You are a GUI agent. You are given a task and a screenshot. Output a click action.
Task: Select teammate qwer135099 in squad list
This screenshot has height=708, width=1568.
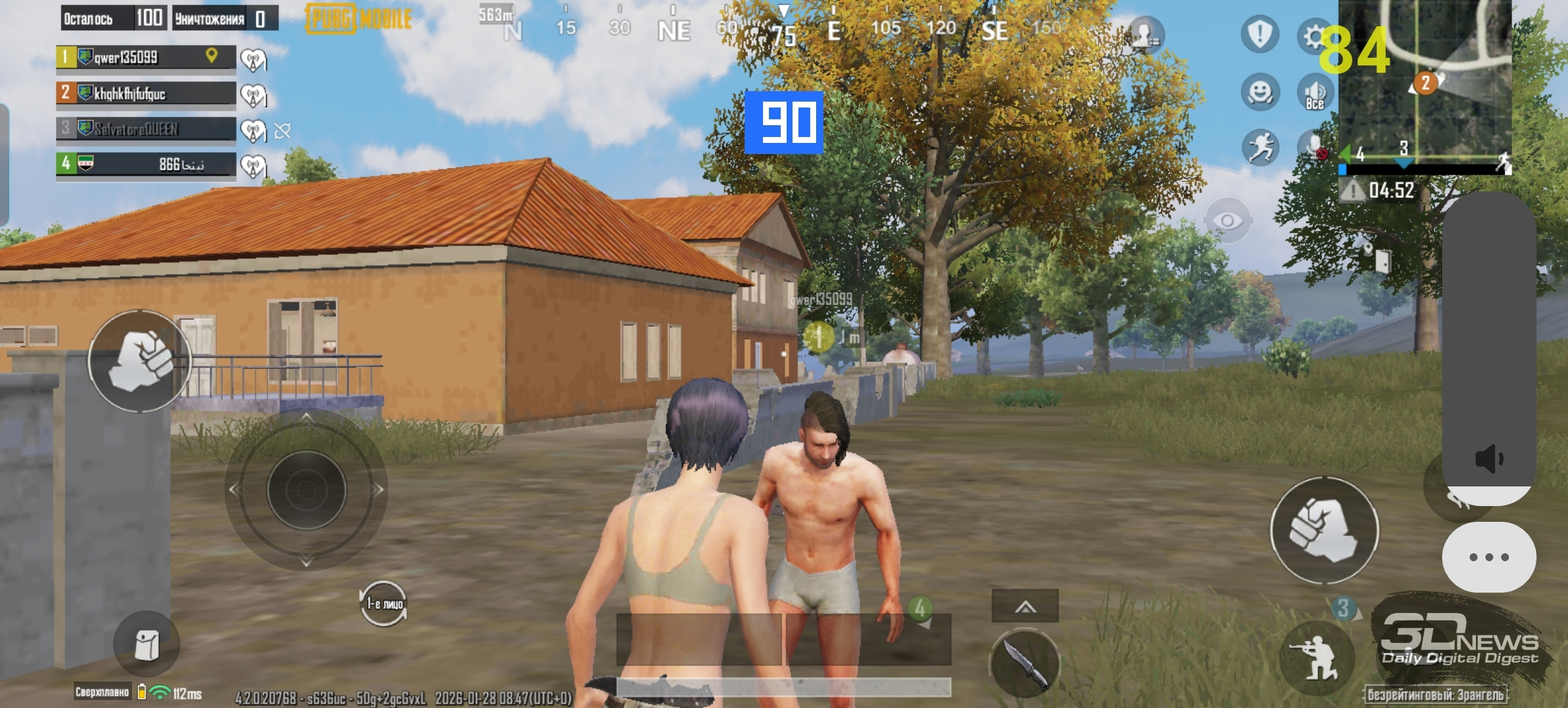pyautogui.click(x=146, y=57)
